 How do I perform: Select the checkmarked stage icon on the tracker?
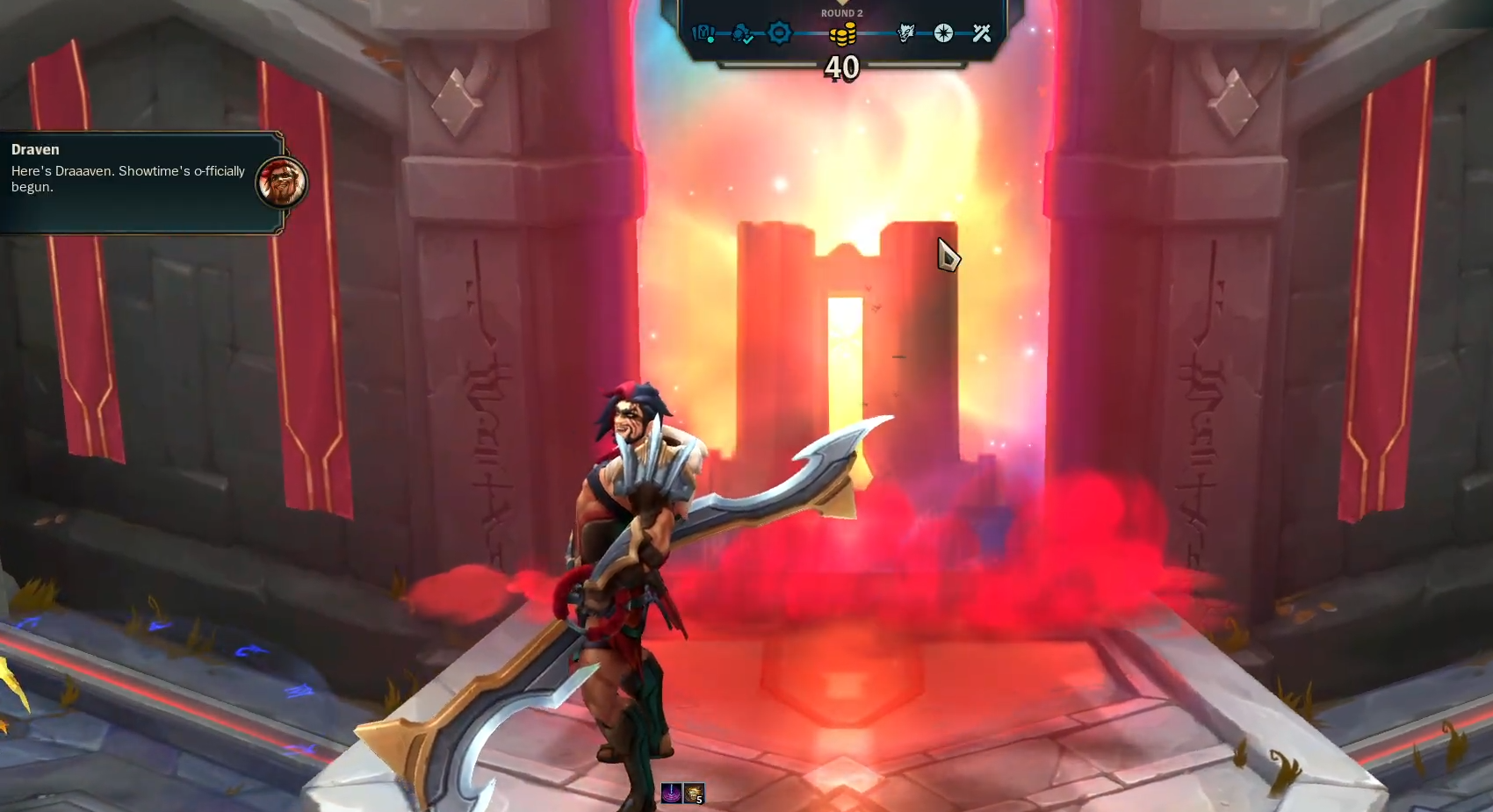point(742,34)
